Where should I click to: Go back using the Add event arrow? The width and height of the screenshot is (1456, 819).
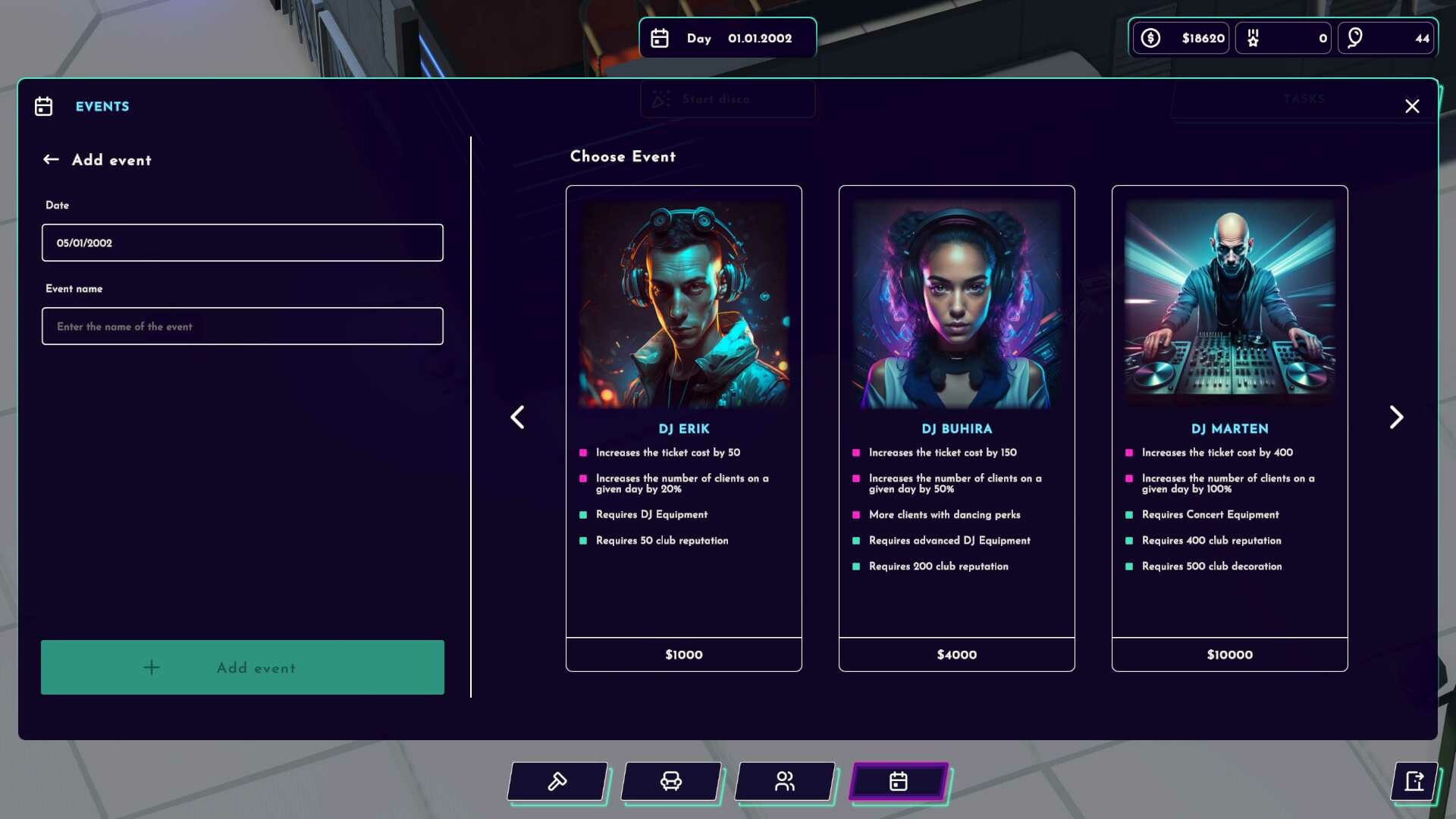[51, 159]
